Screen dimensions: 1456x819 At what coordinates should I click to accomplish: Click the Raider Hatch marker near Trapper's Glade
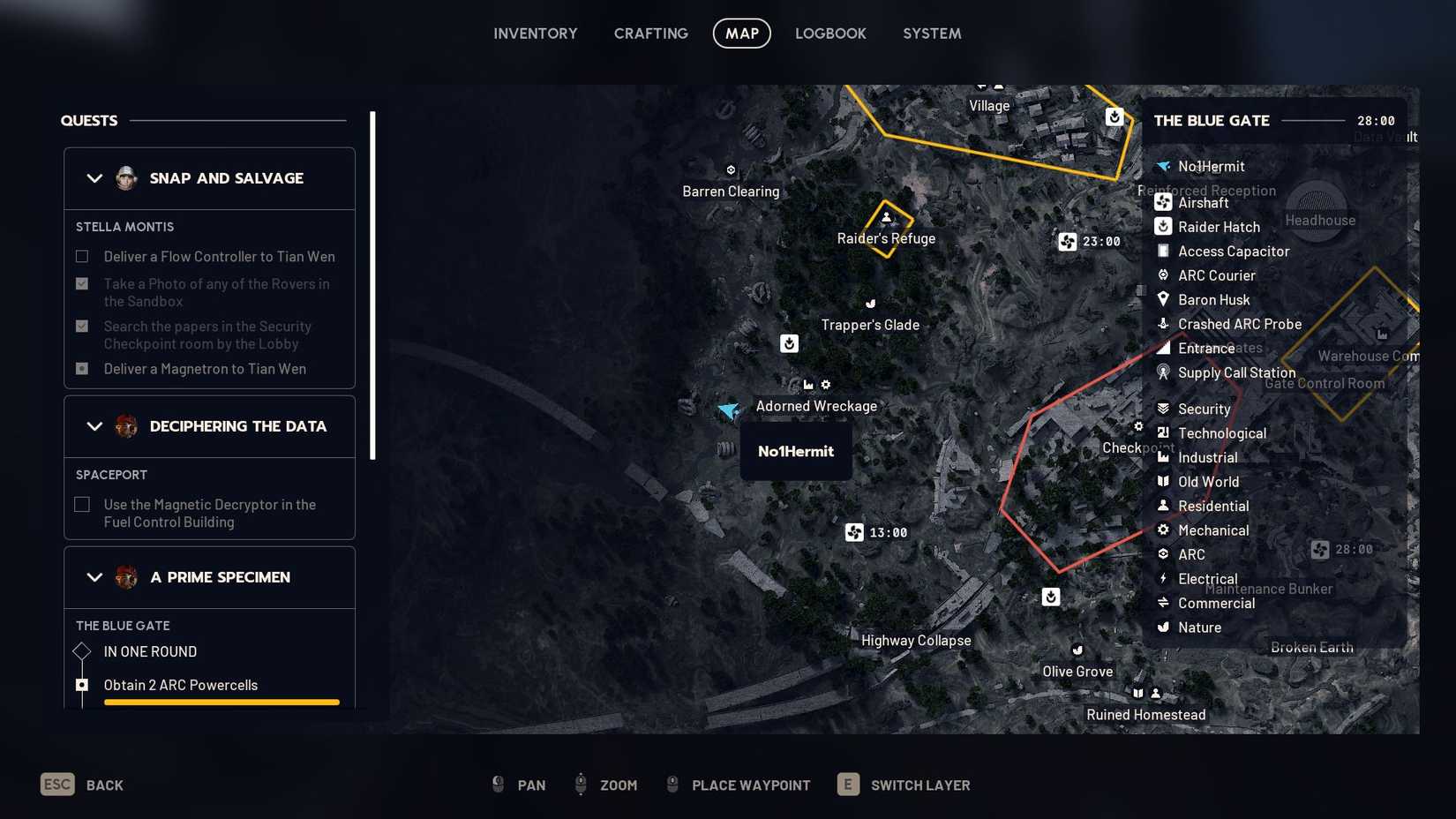point(788,343)
